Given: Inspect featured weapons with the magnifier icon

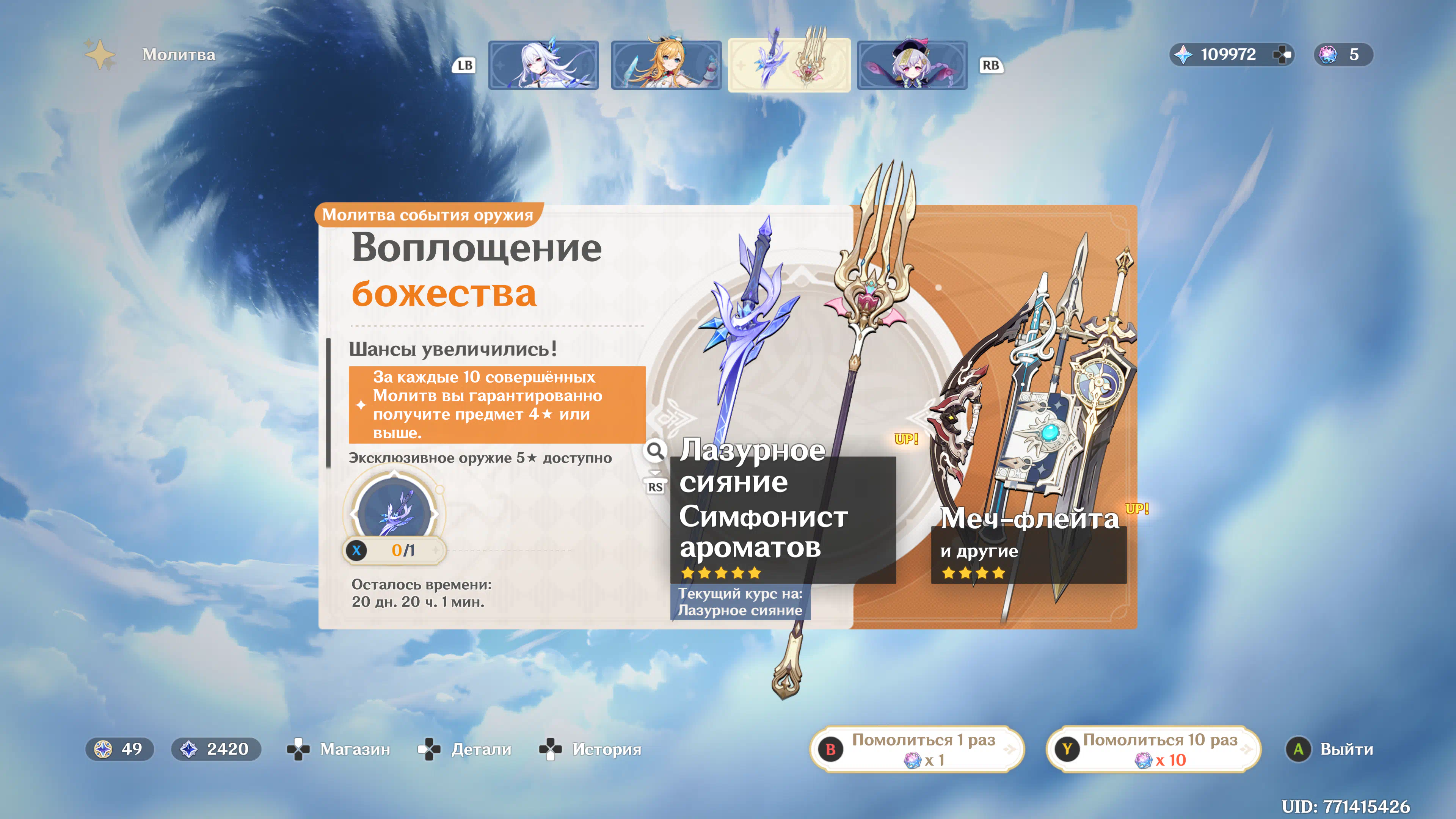Looking at the screenshot, I should 655,451.
